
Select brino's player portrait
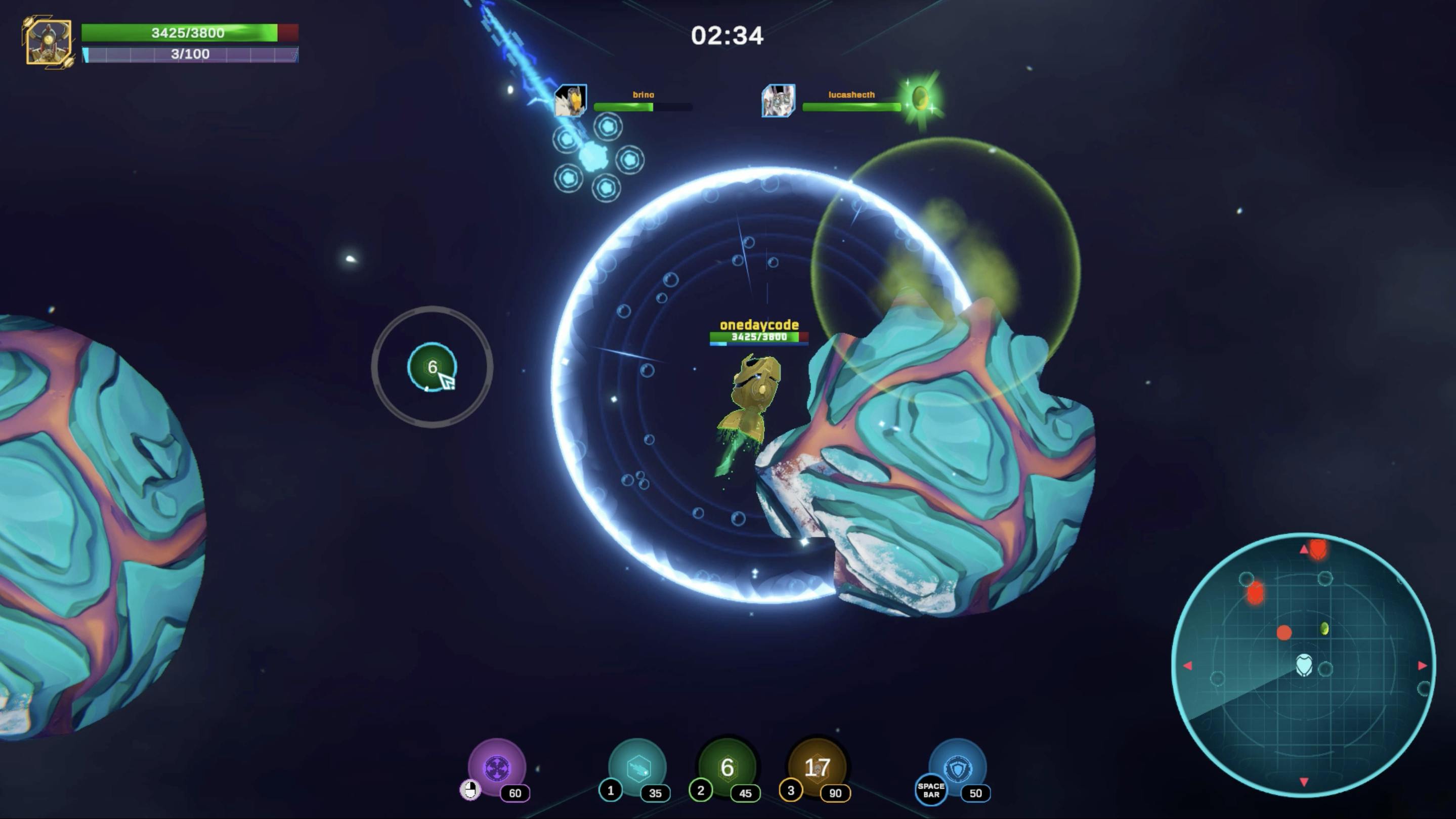(570, 101)
